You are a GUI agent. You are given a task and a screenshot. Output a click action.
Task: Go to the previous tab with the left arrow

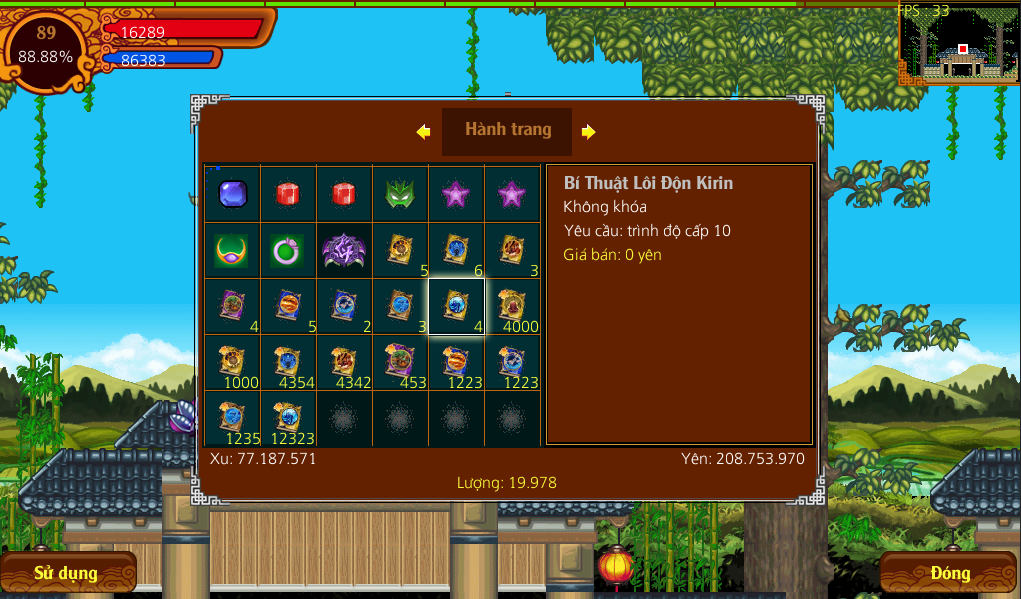(424, 131)
